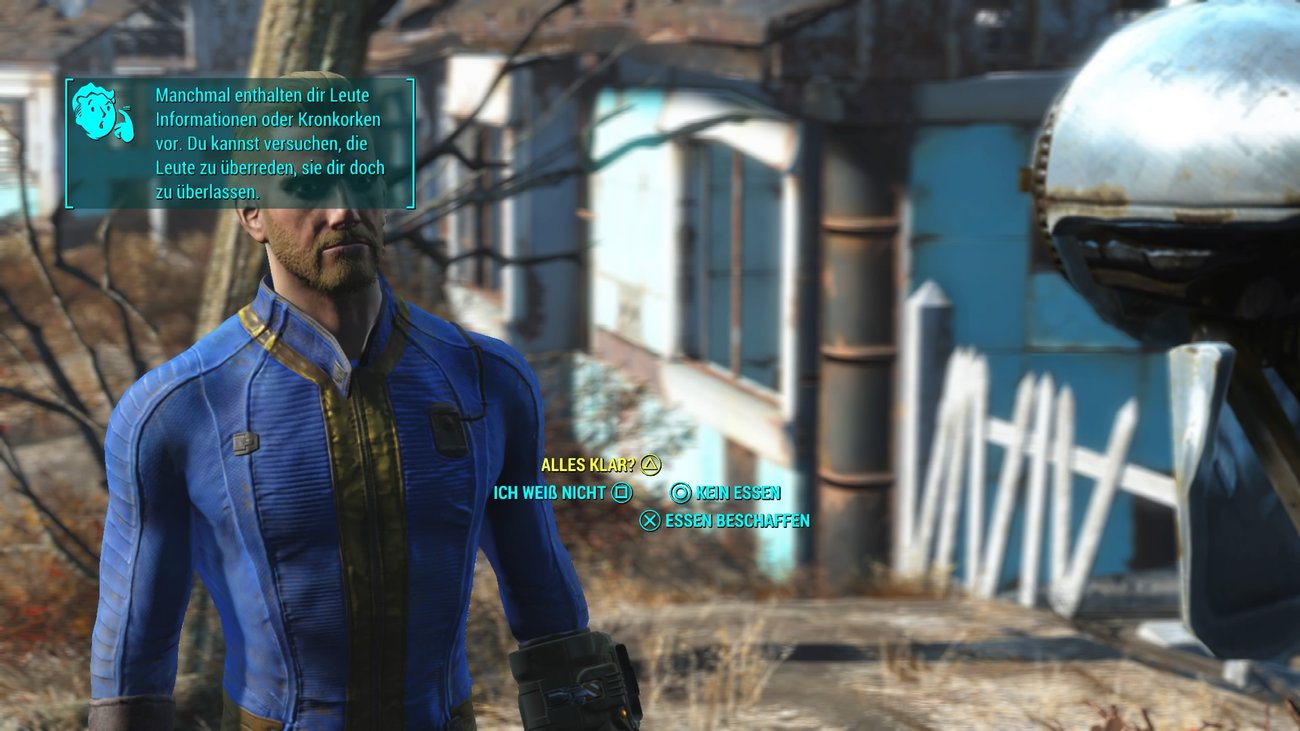The width and height of the screenshot is (1300, 731).
Task: Click the top edge frame of the hint box
Action: (x=240, y=77)
